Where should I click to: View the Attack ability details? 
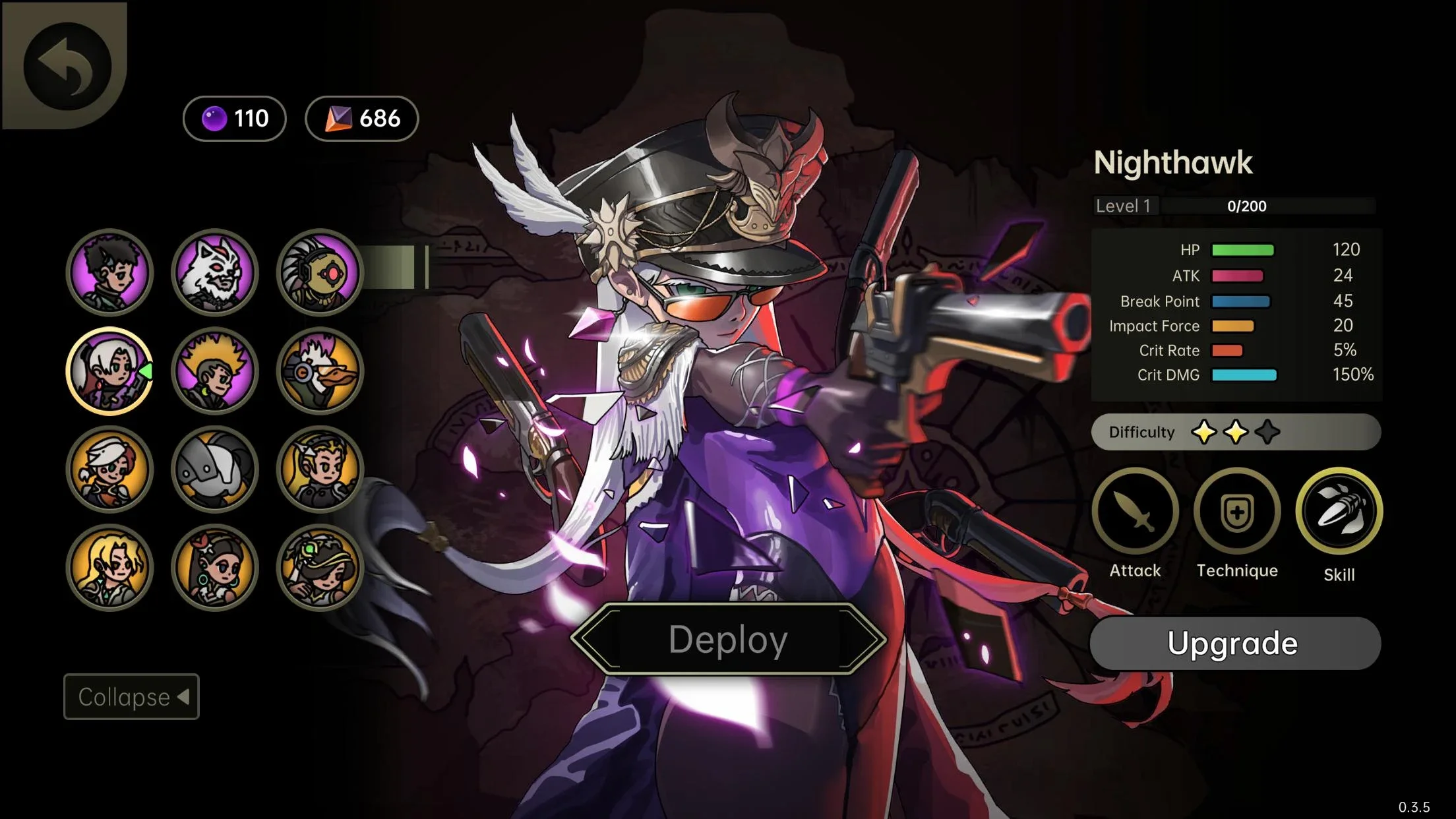[1135, 512]
